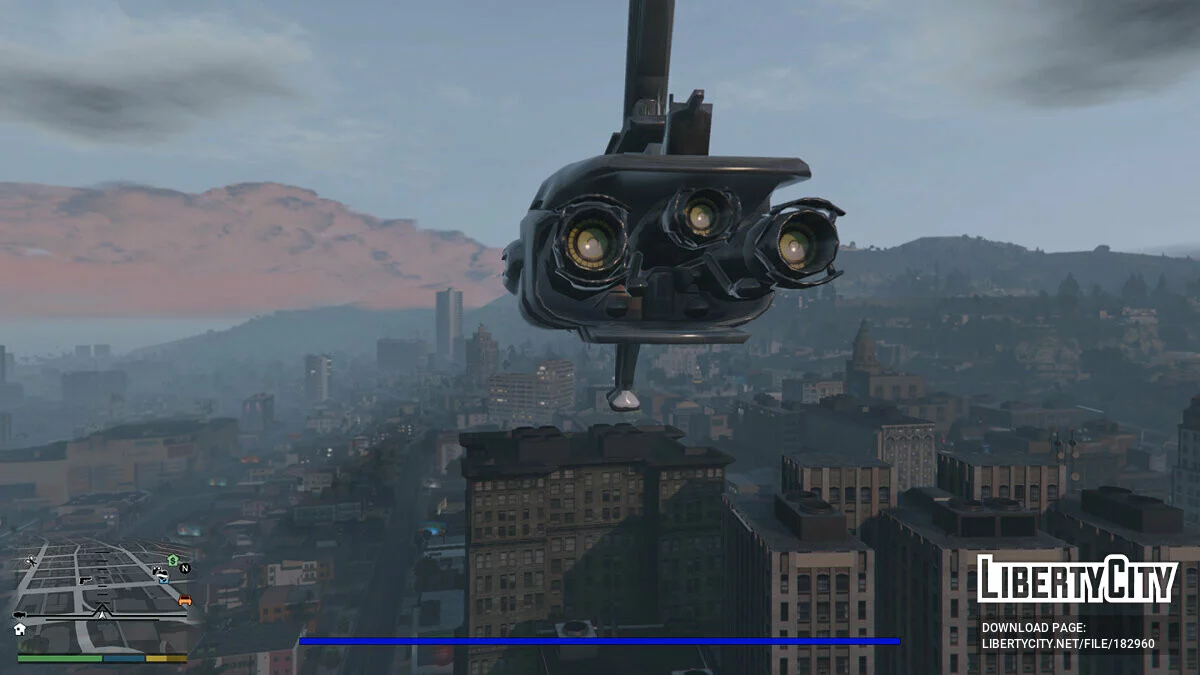Click the green dollar house property blip
The height and width of the screenshot is (675, 1200).
(x=172, y=560)
